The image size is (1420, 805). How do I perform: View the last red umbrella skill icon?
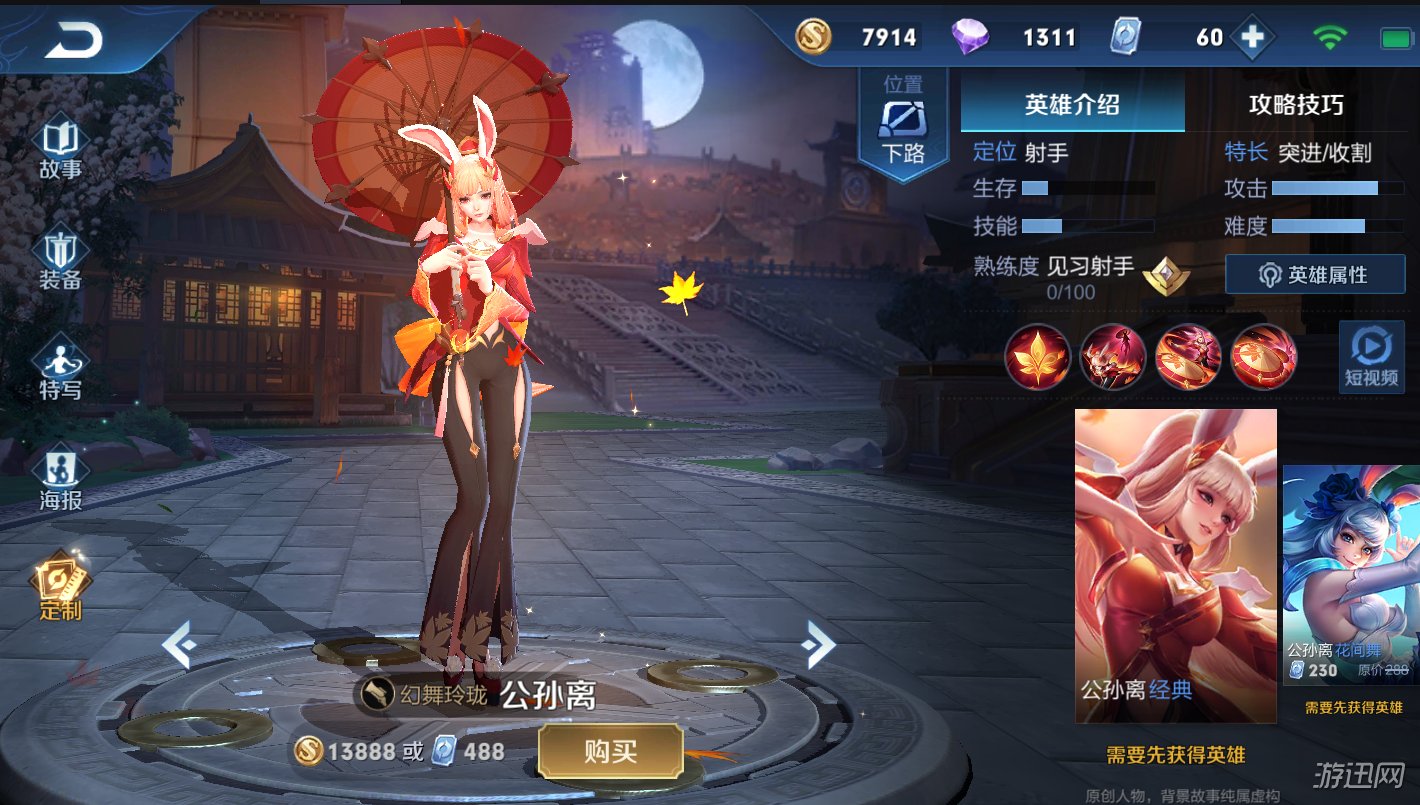pyautogui.click(x=1264, y=356)
